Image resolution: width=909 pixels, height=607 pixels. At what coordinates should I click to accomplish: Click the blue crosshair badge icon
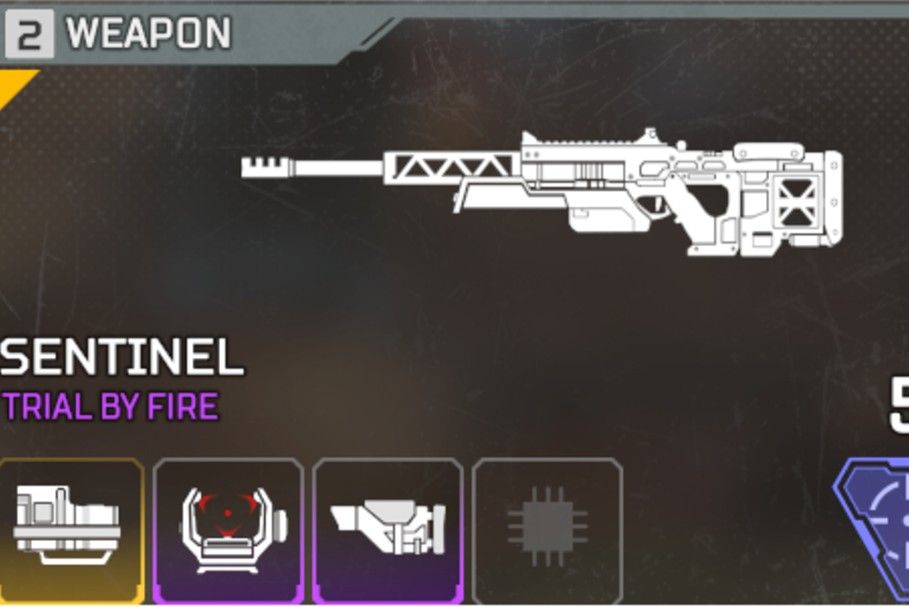tap(878, 525)
